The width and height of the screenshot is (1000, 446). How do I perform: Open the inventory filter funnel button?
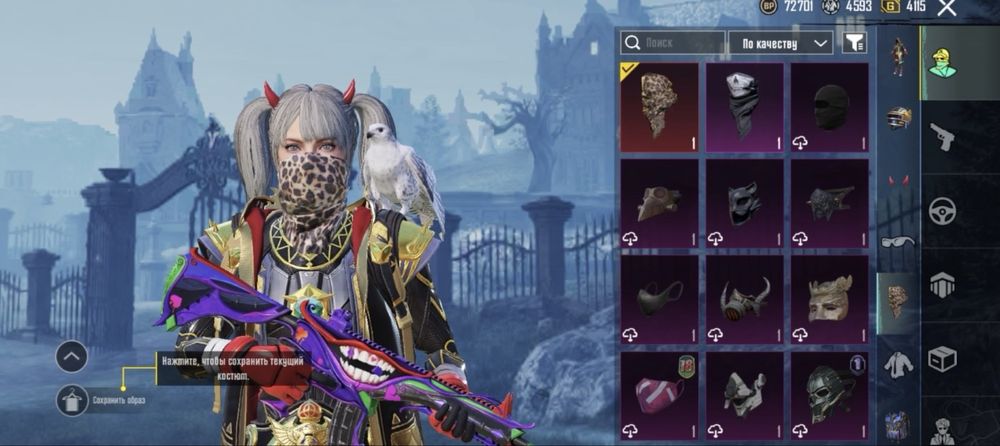click(x=854, y=42)
